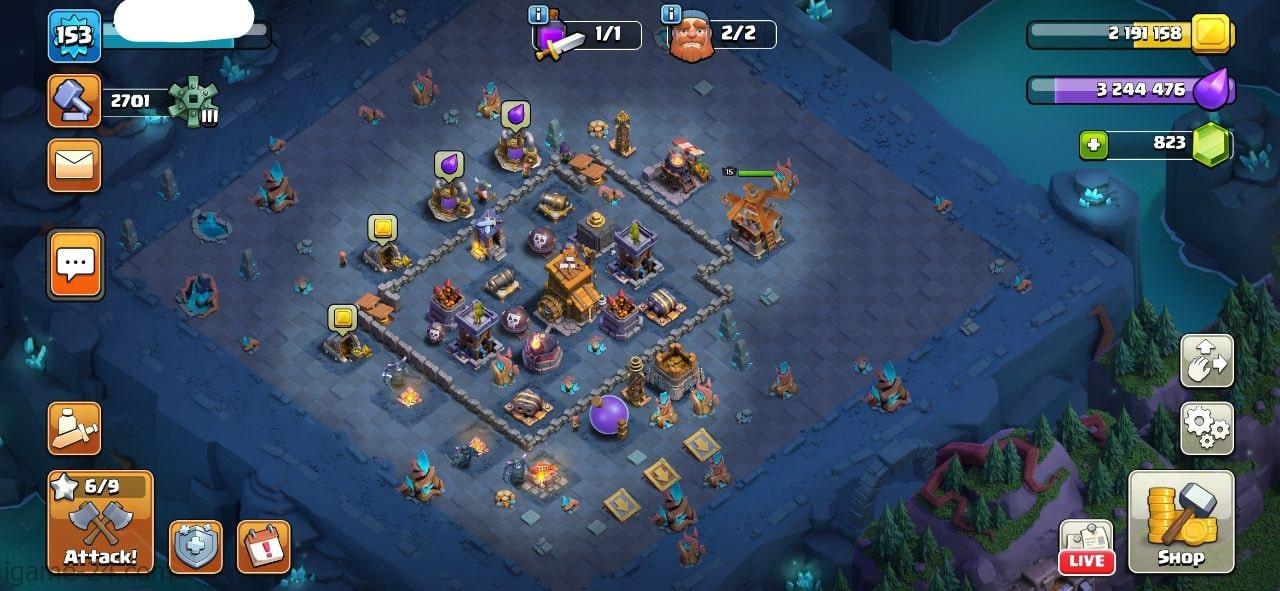Show info for the 2/2 builders
Viewport: 1280px width, 591px height.
coord(671,15)
